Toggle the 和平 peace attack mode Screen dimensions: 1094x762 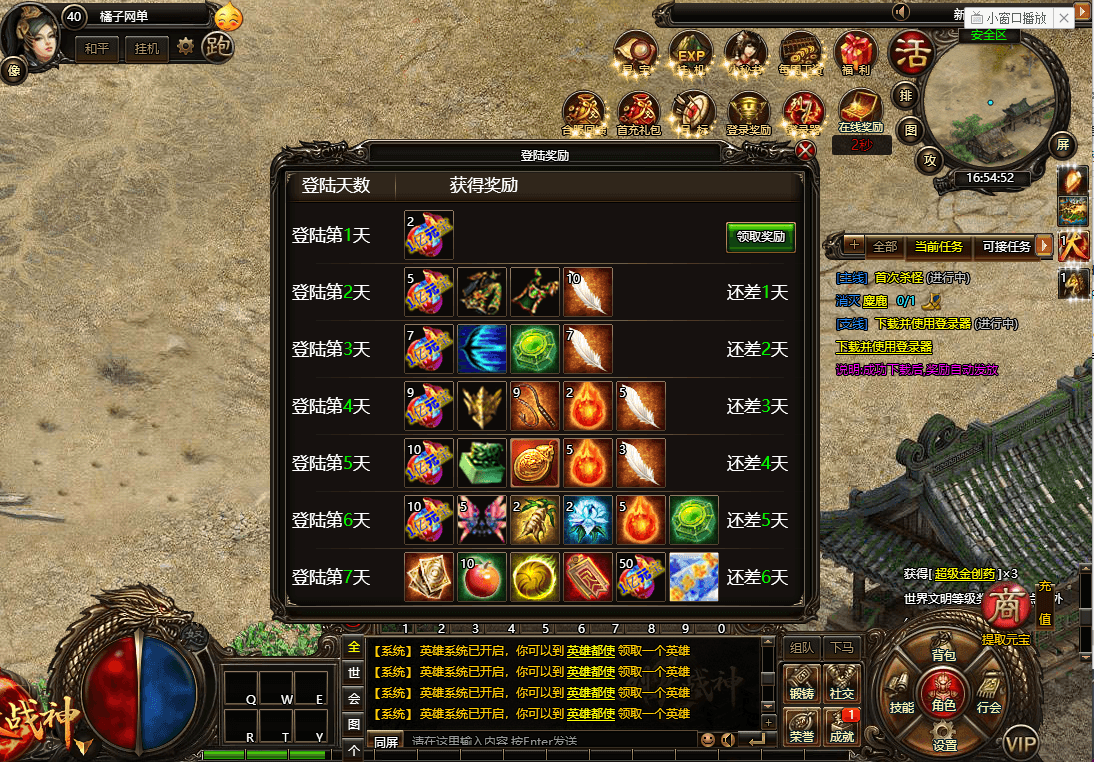coord(98,48)
